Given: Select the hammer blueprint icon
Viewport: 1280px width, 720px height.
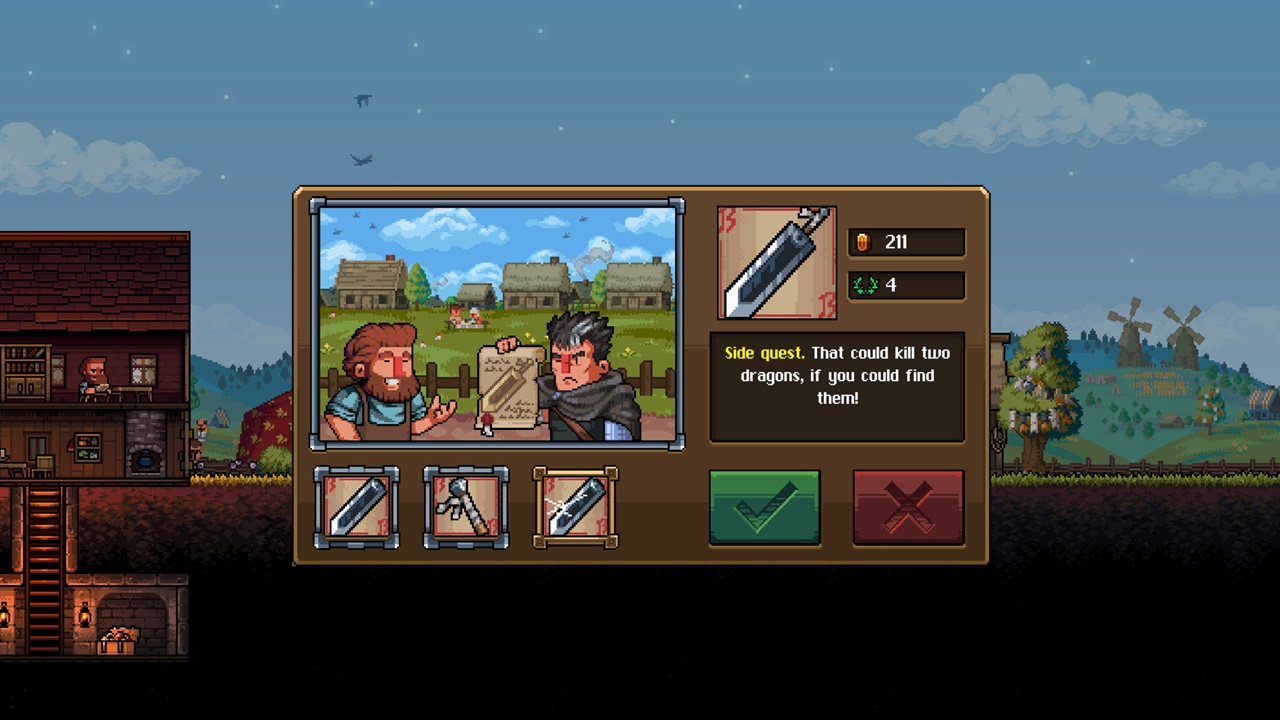Looking at the screenshot, I should coord(466,507).
